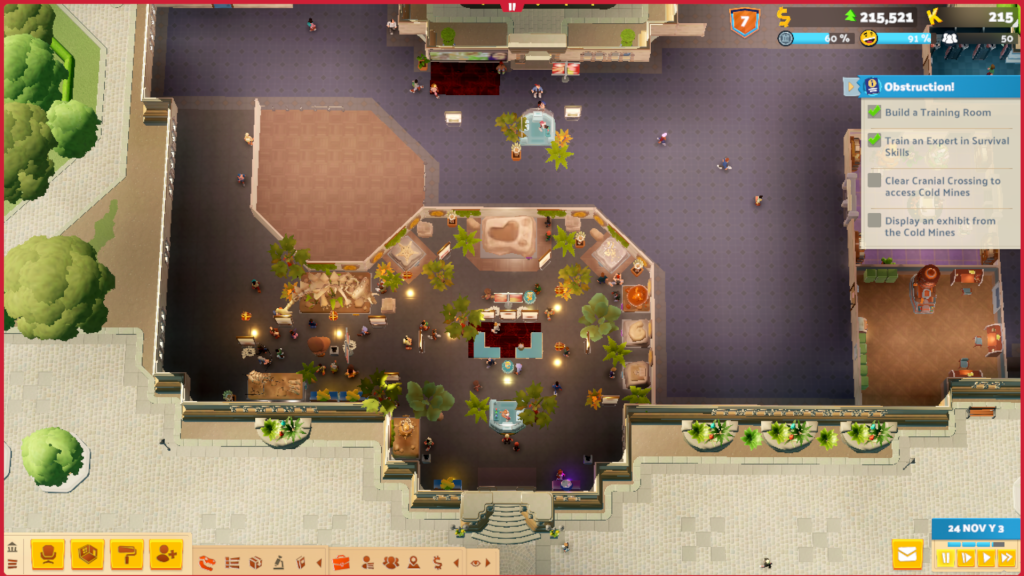1024x576 pixels.
Task: Open the box inventory icon
Action: coord(255,562)
